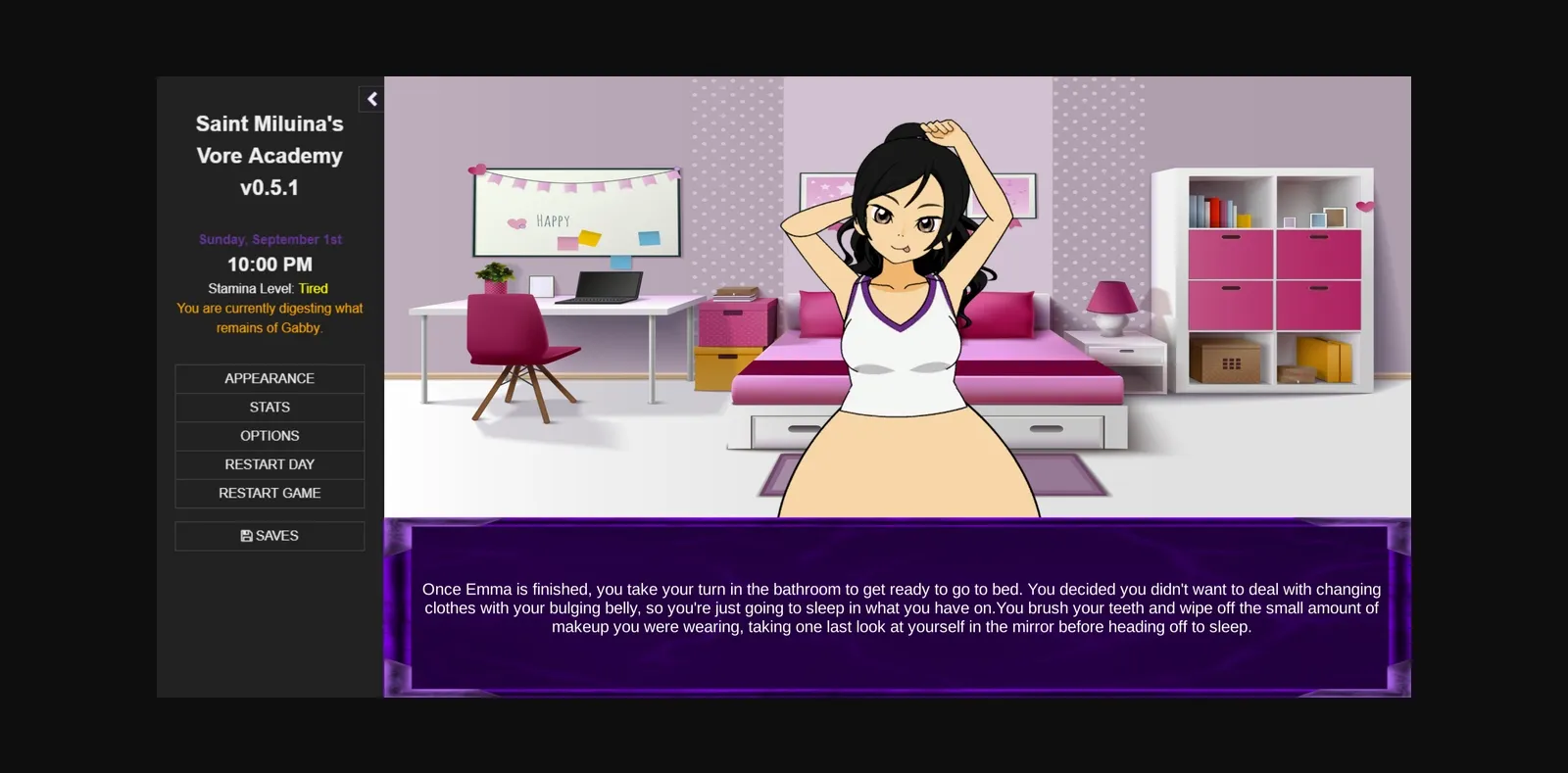Screen dimensions: 1568x773
Task: Open the APPEARANCE menu
Action: [269, 378]
